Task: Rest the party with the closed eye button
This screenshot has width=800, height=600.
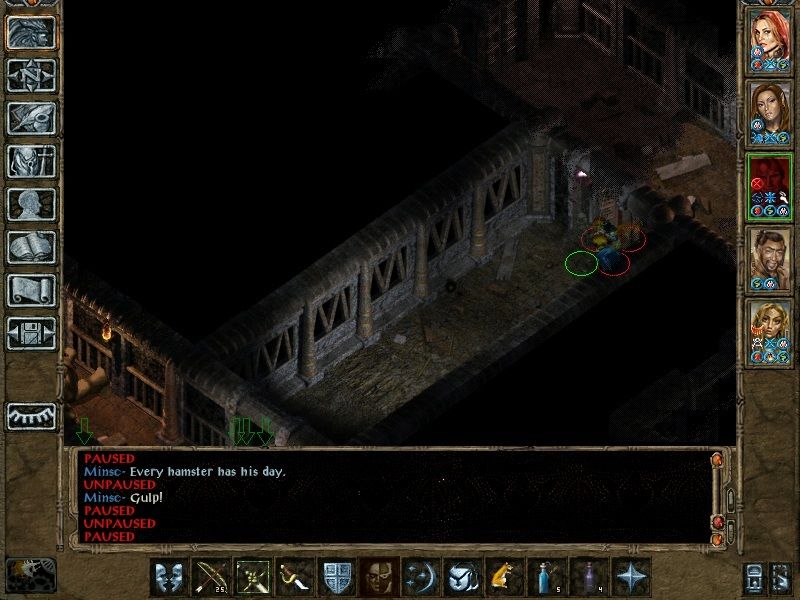Action: (32, 414)
